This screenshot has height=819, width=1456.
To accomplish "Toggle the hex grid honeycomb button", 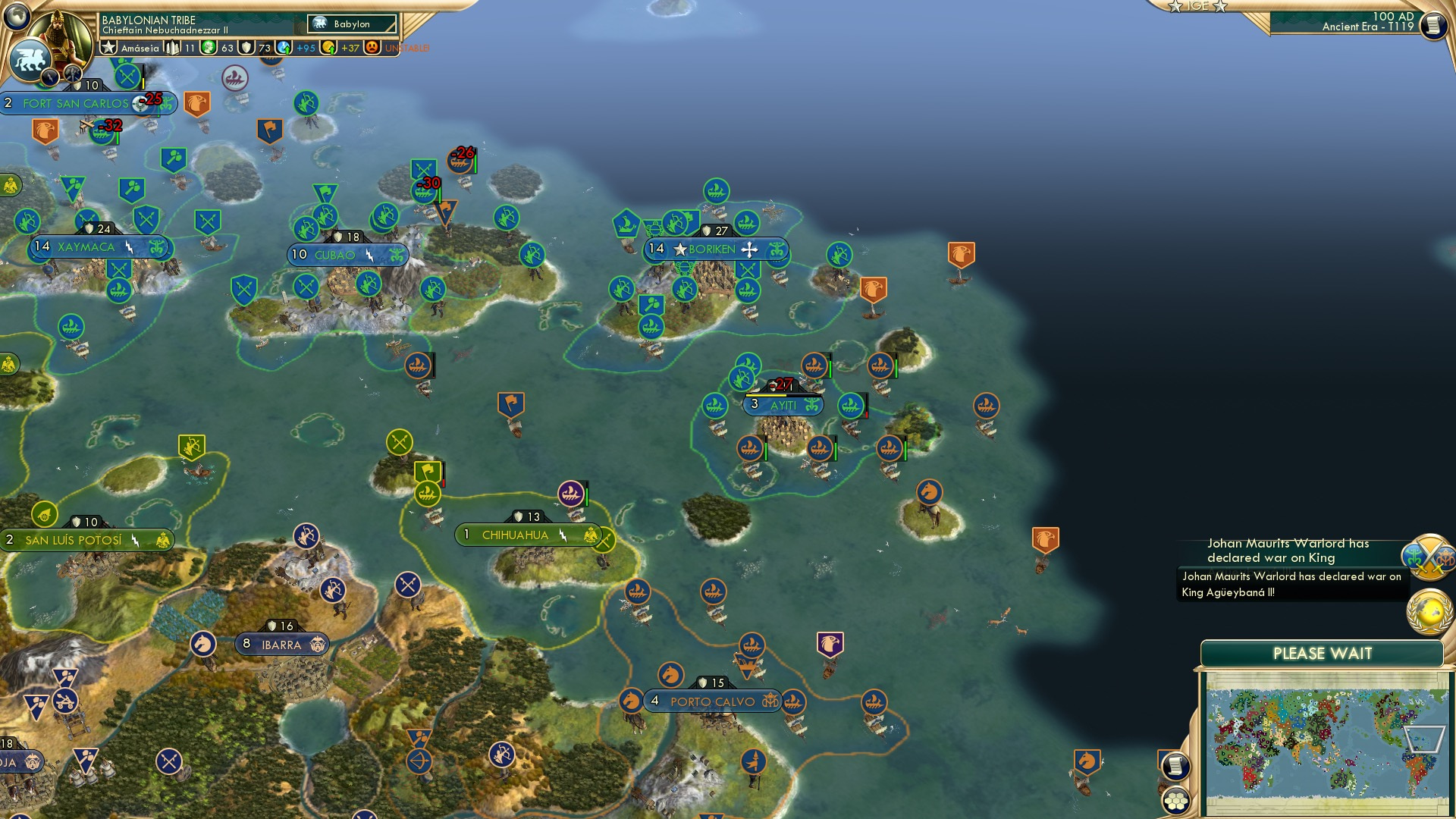I will point(1176,800).
